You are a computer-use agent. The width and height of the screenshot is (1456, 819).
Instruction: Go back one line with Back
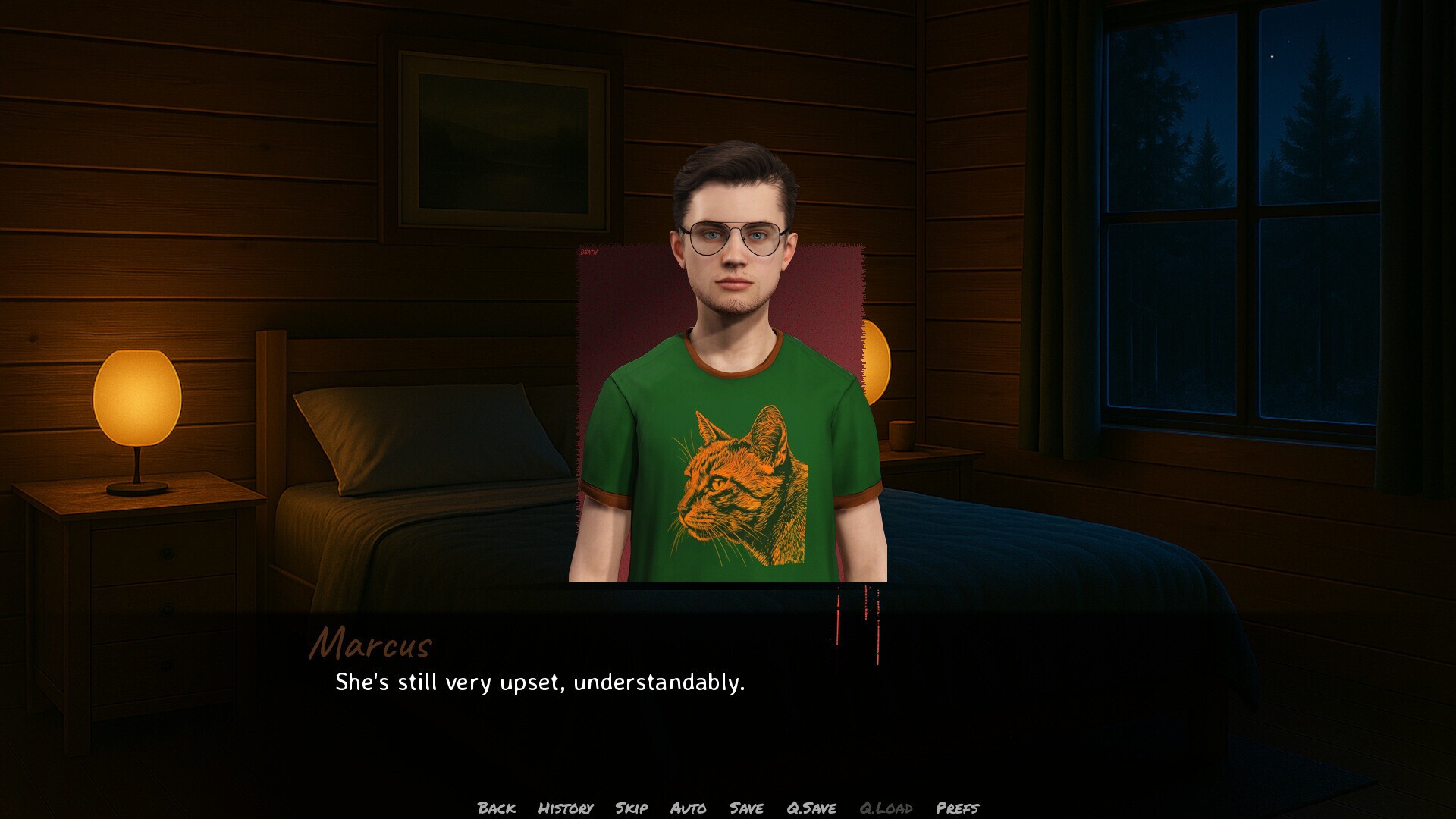pyautogui.click(x=496, y=808)
